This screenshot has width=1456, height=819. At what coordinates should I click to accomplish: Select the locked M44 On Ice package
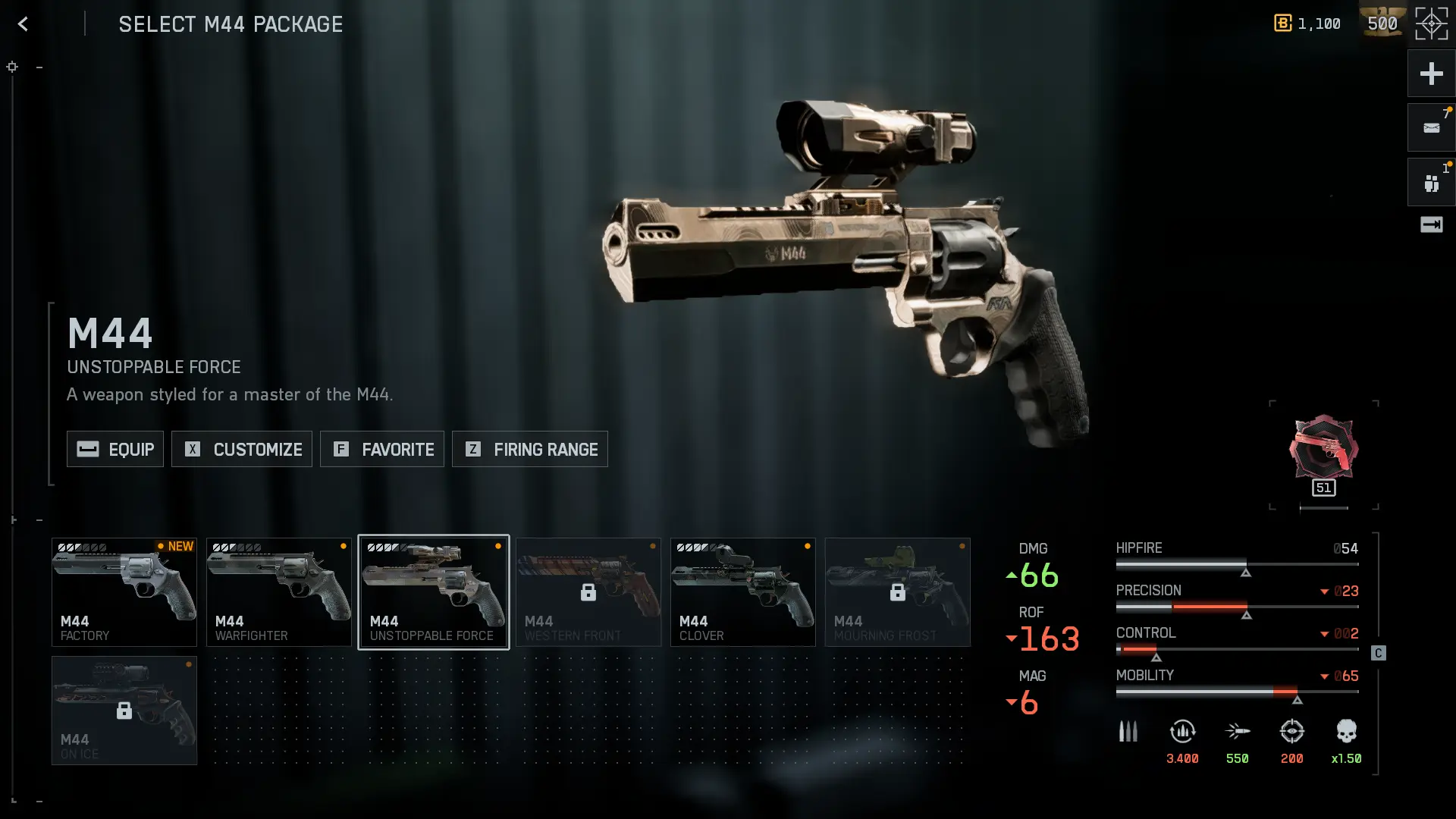point(124,711)
